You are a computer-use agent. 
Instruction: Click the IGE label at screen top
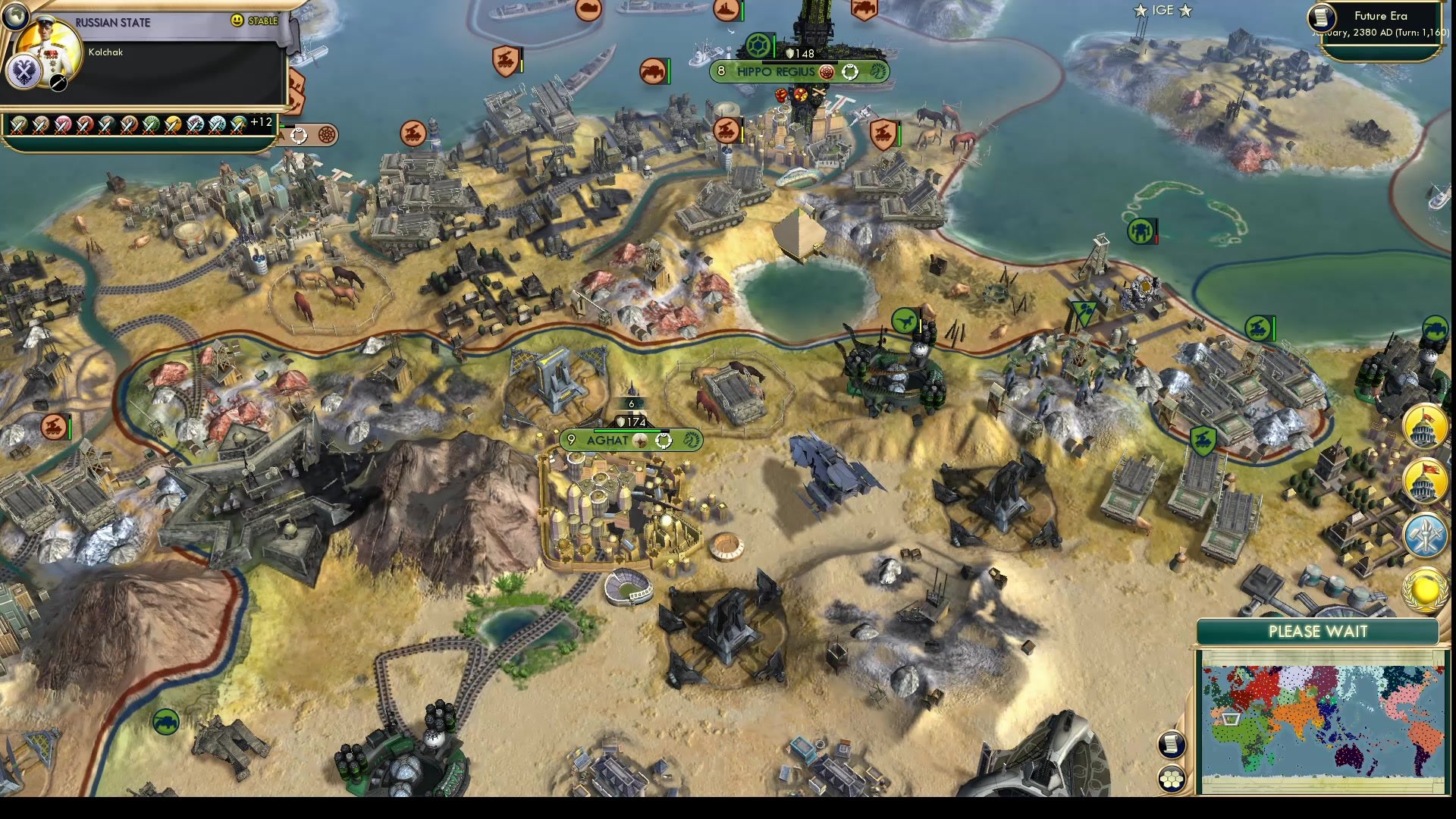click(x=1163, y=11)
